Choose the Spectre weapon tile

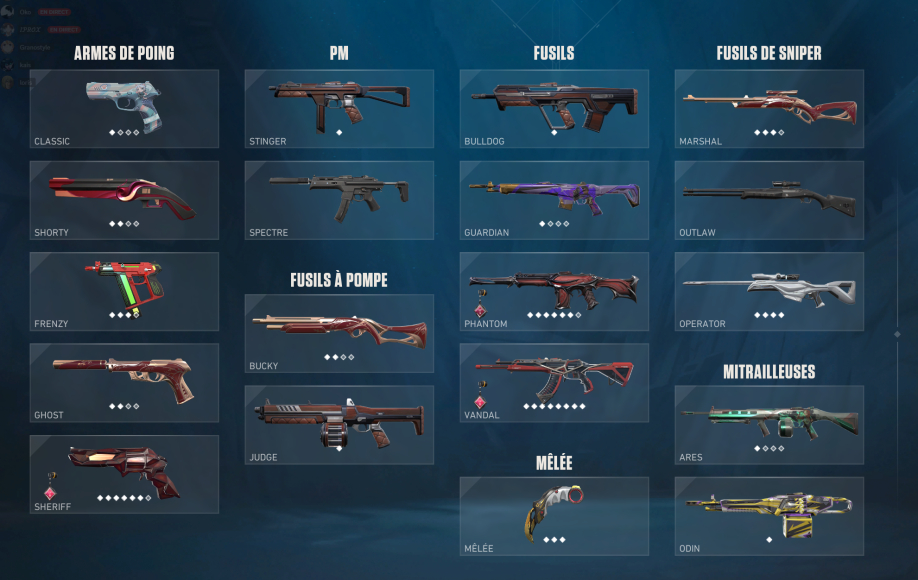click(339, 200)
